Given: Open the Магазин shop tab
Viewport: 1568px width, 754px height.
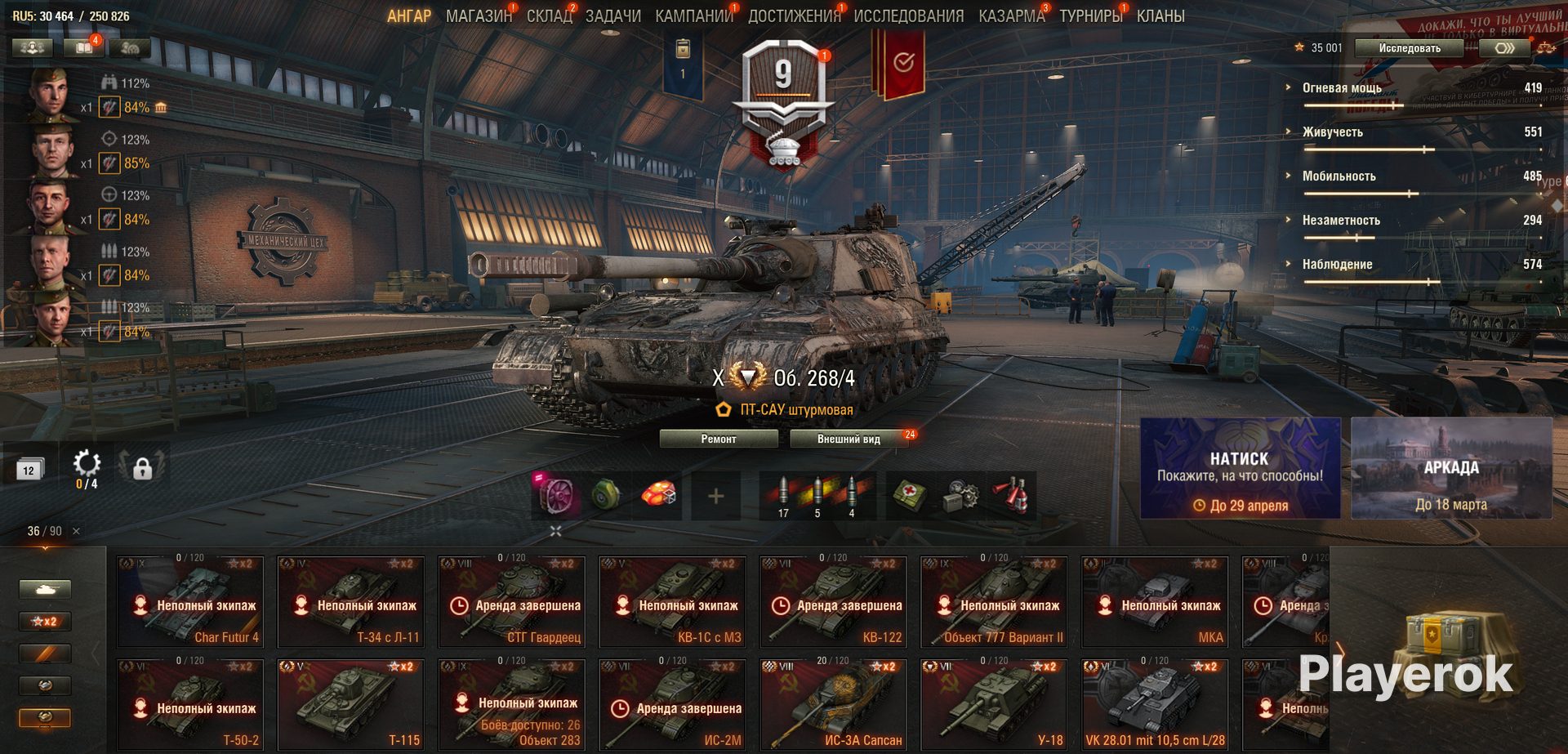Looking at the screenshot, I should pos(478,16).
